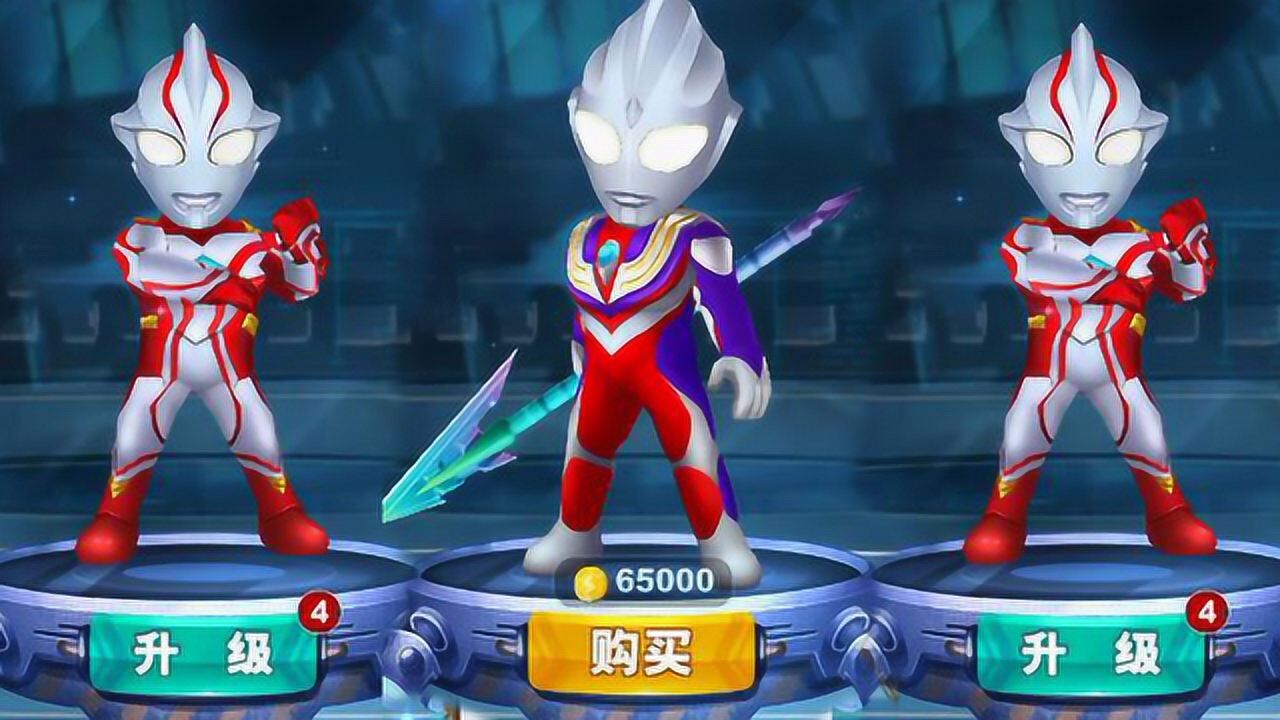Click the yellow 购买 buy button
1280x720 pixels.
point(641,652)
